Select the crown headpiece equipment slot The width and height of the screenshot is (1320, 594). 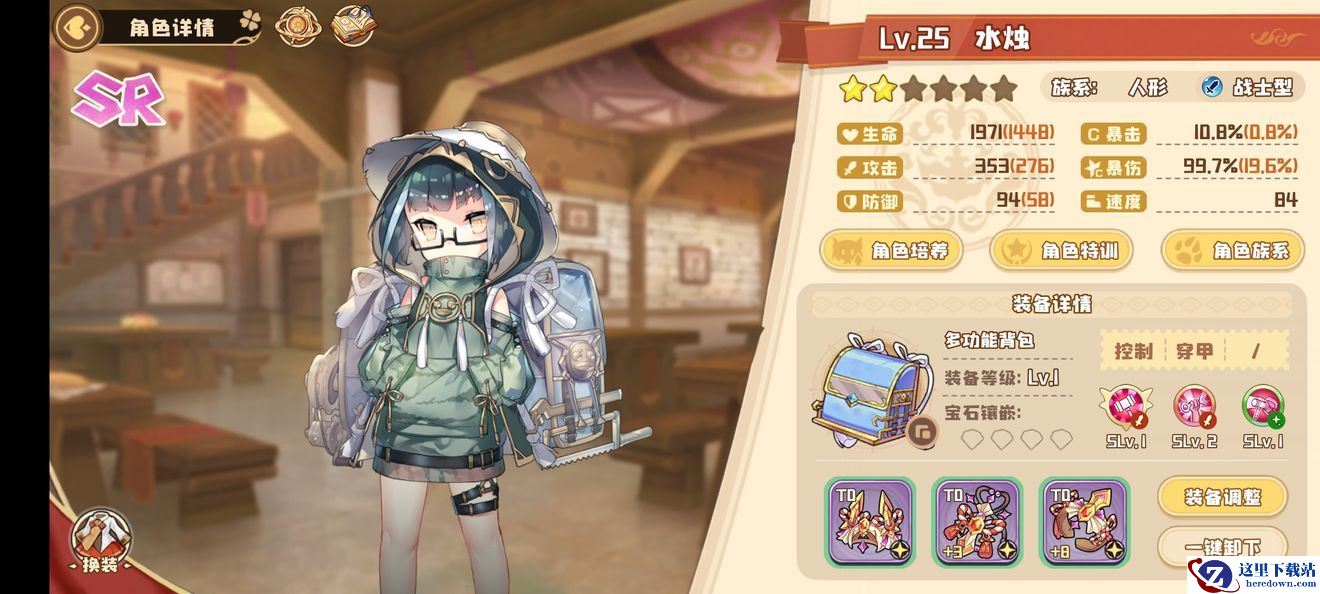coord(870,520)
